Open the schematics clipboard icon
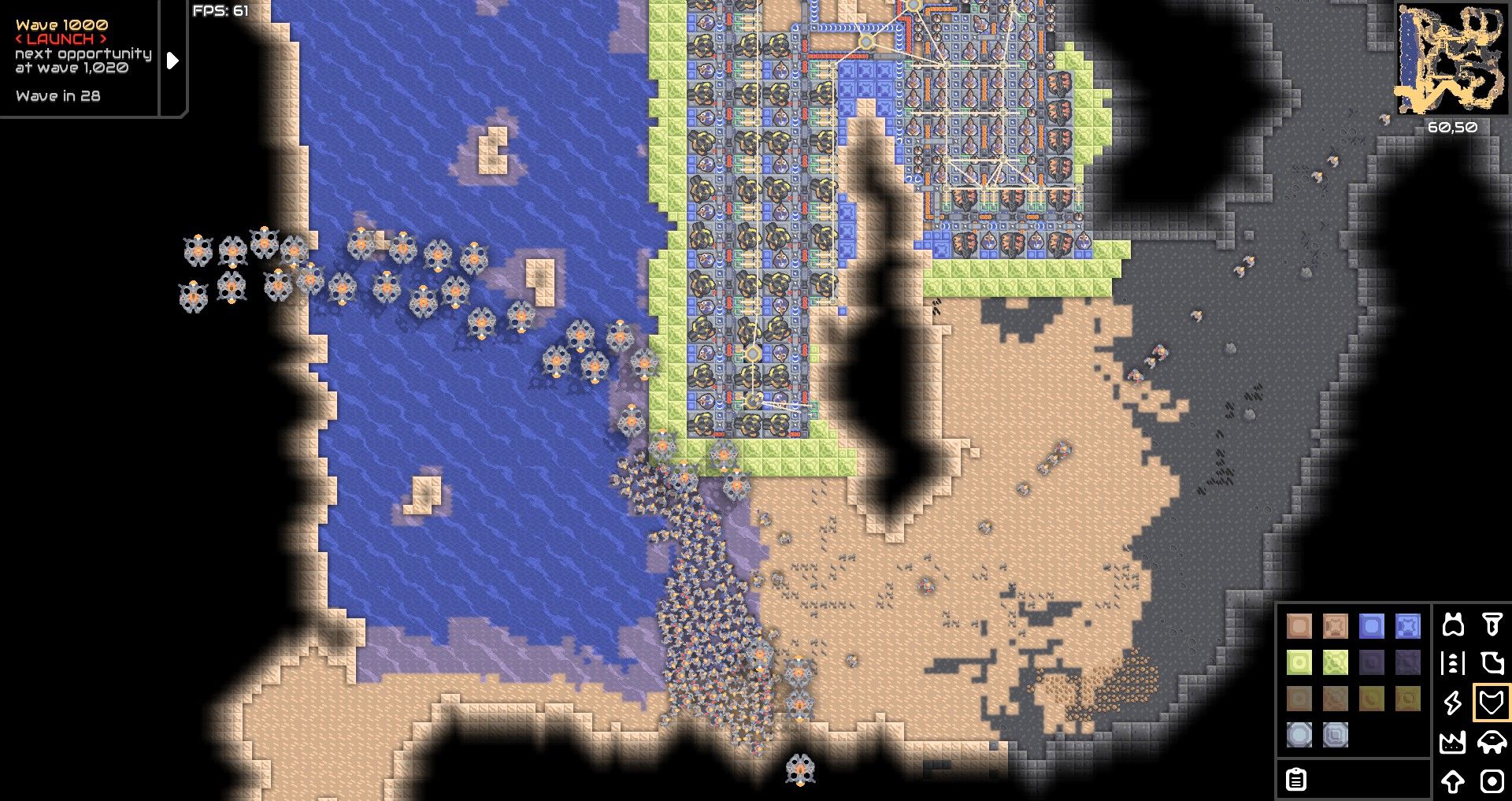 click(x=1295, y=781)
